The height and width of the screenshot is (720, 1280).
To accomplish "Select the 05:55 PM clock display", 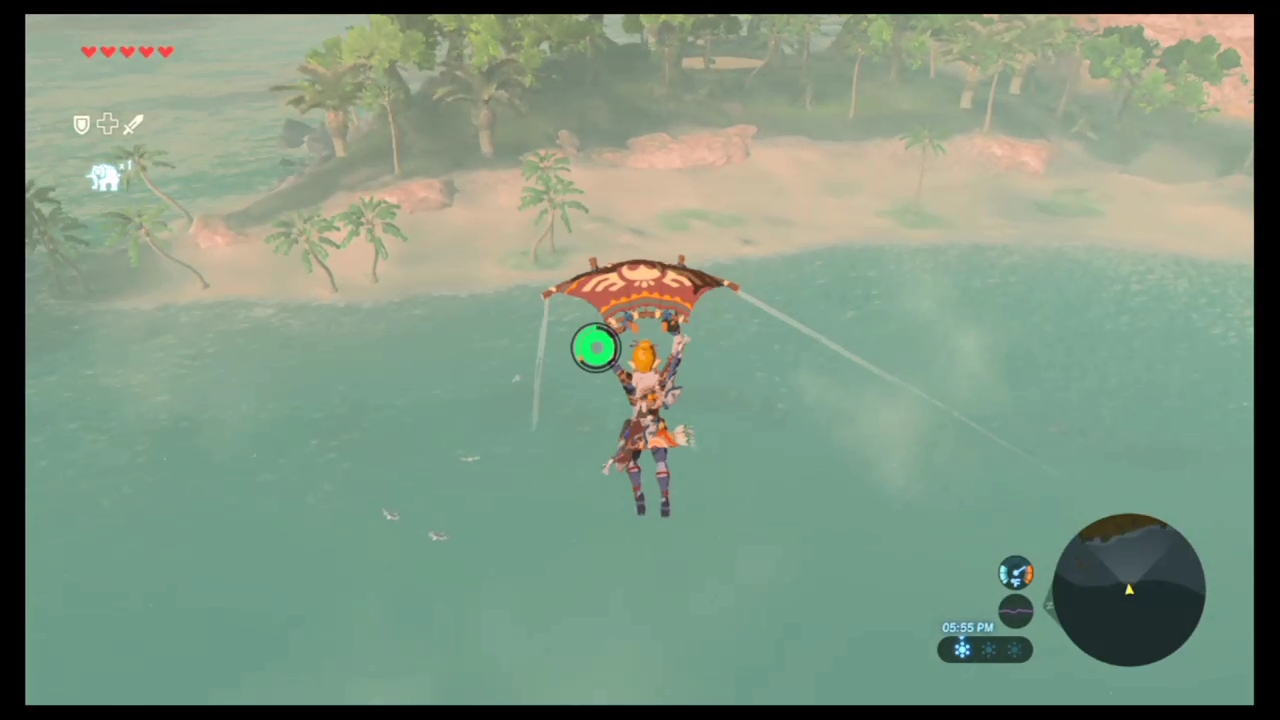I will pyautogui.click(x=967, y=627).
